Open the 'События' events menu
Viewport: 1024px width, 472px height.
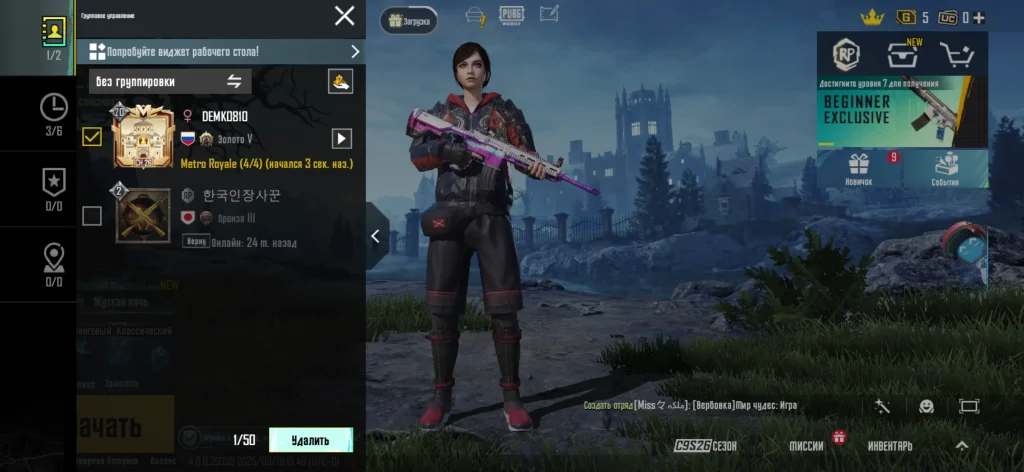(x=945, y=168)
